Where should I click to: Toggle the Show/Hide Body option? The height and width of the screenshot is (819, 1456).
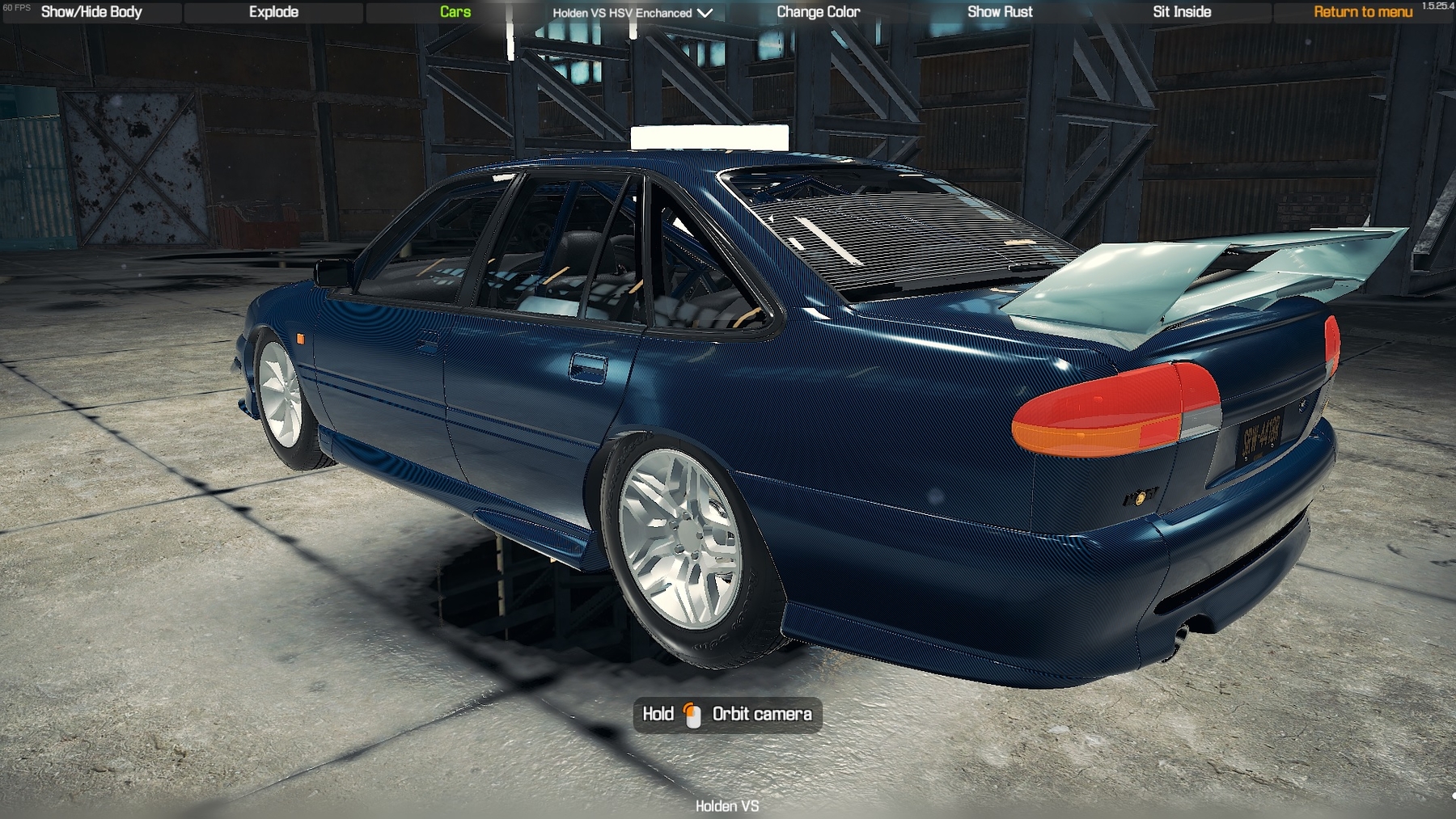pyautogui.click(x=91, y=12)
